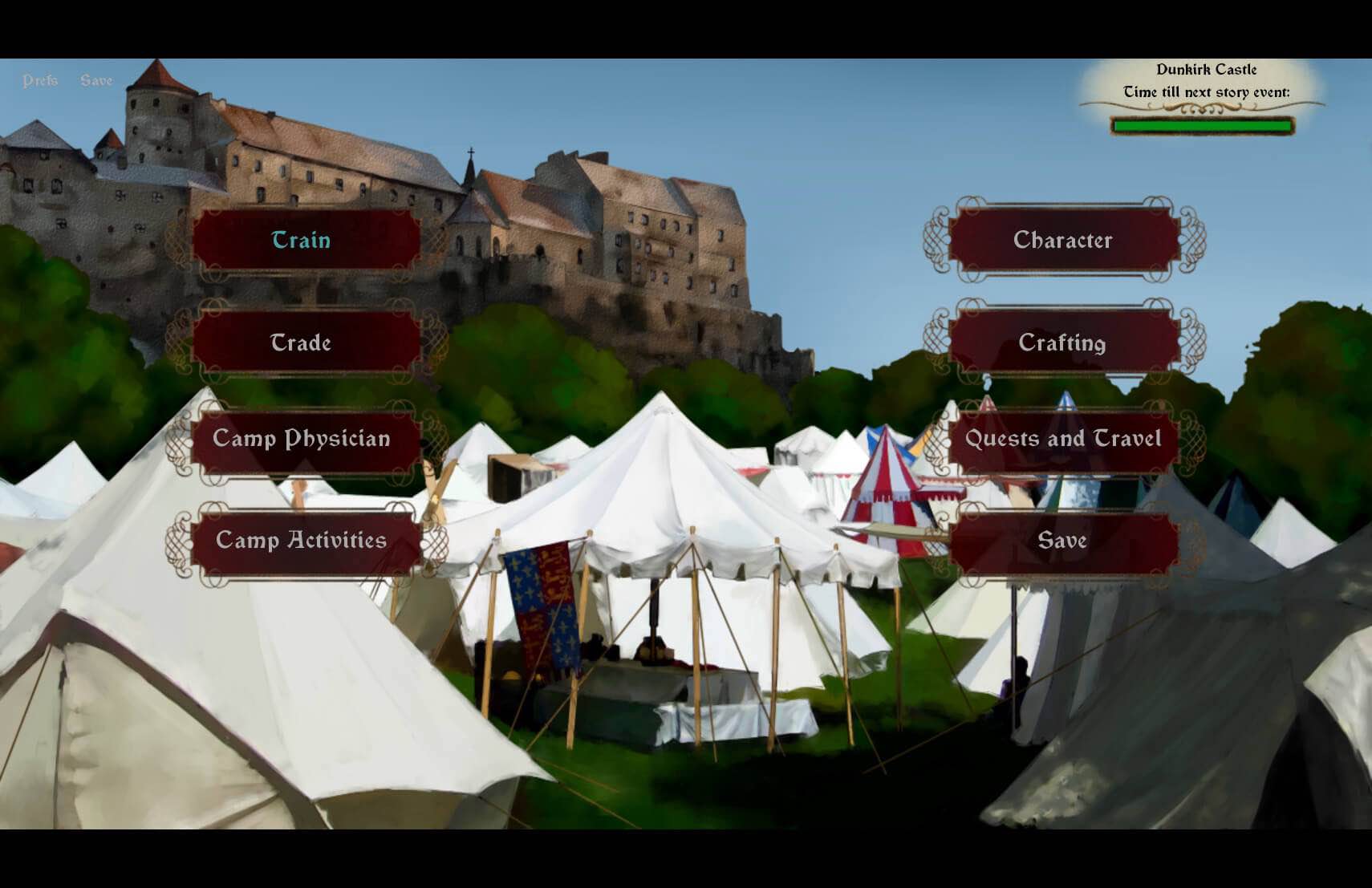
Task: Visit the Camp Physician
Action: (303, 439)
